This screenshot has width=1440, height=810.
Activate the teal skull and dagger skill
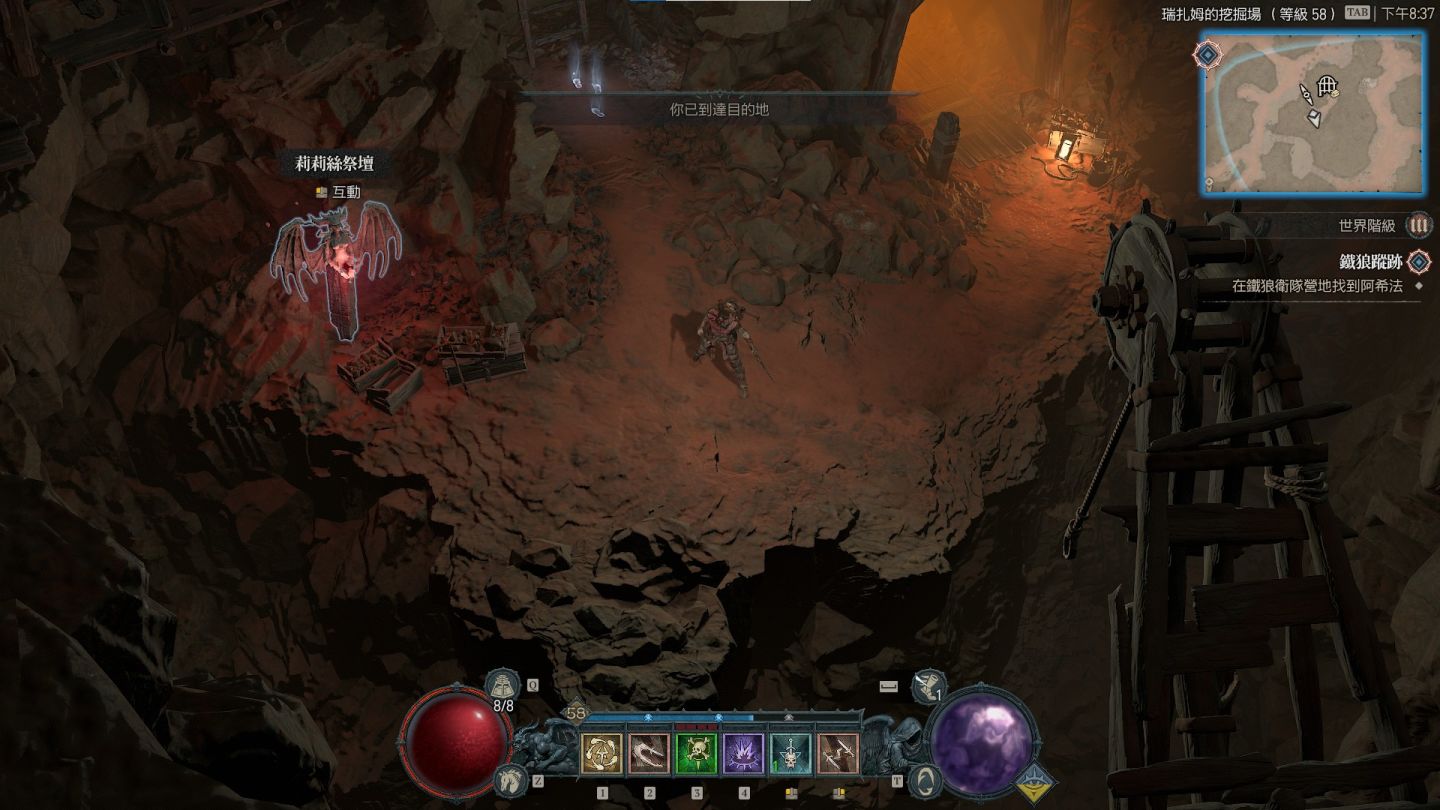point(790,754)
